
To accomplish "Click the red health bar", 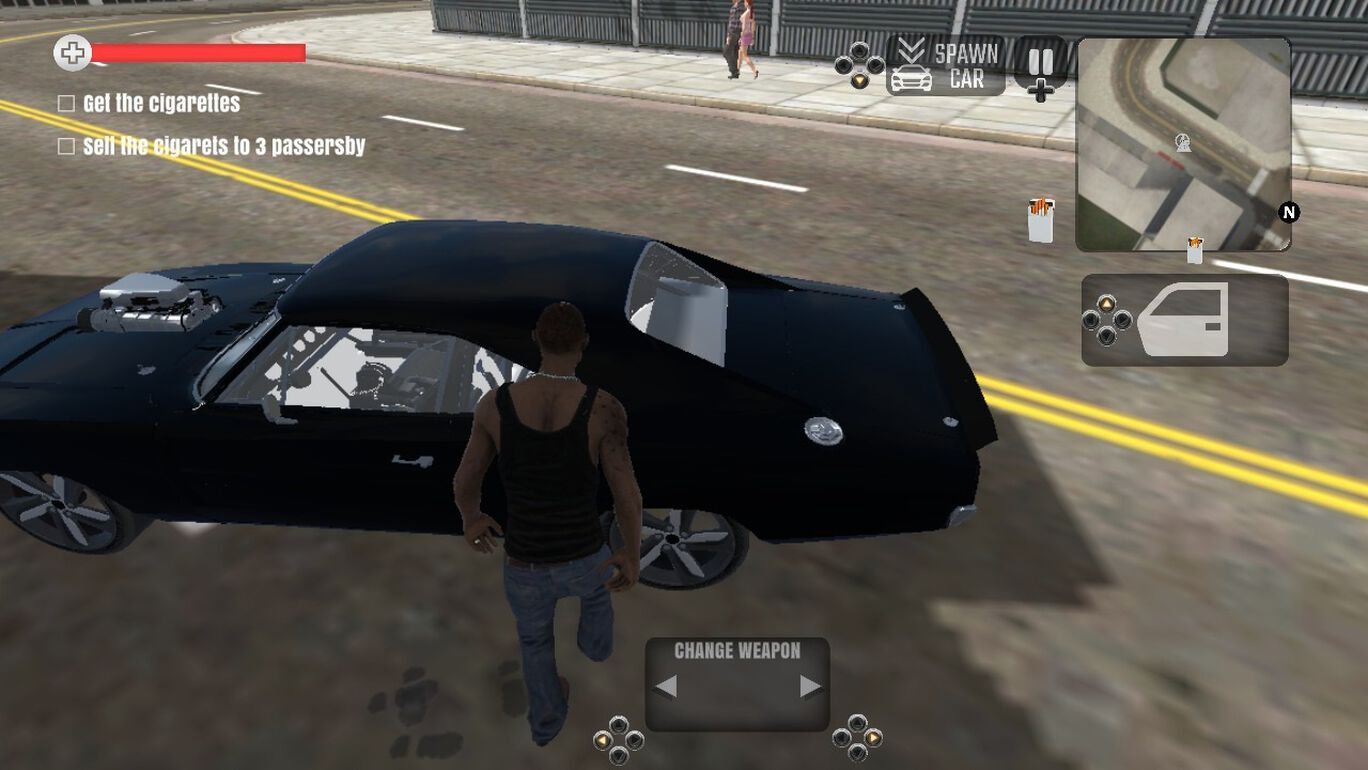I will tap(196, 50).
